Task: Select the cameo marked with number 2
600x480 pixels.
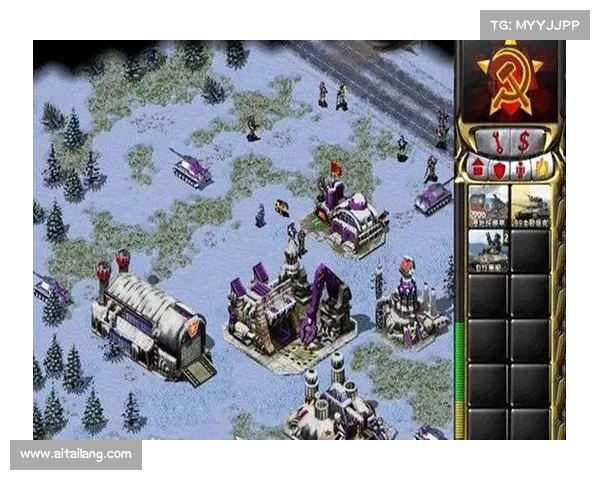Action: [488, 248]
